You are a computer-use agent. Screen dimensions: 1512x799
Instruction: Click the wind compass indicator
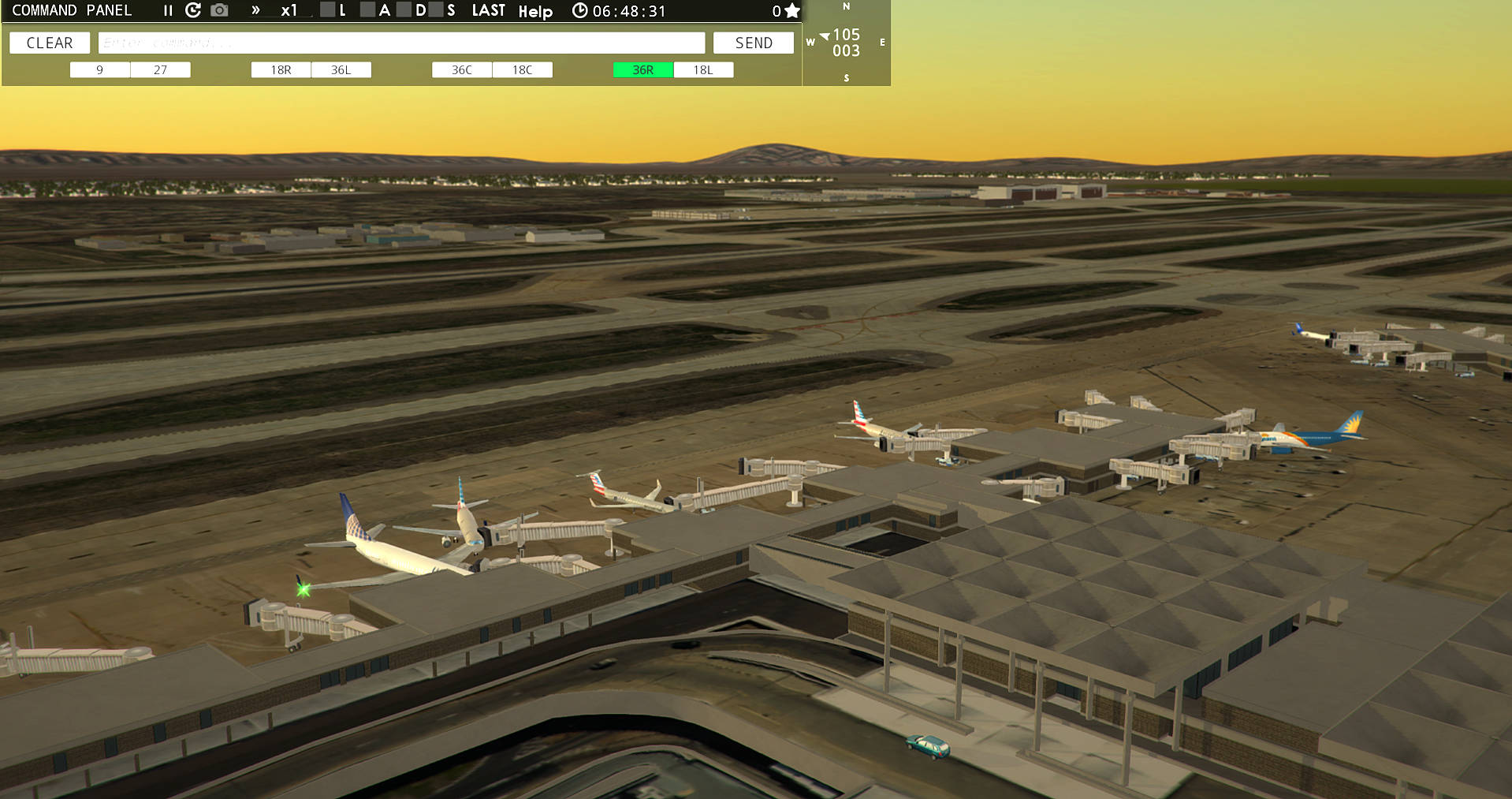click(x=846, y=43)
